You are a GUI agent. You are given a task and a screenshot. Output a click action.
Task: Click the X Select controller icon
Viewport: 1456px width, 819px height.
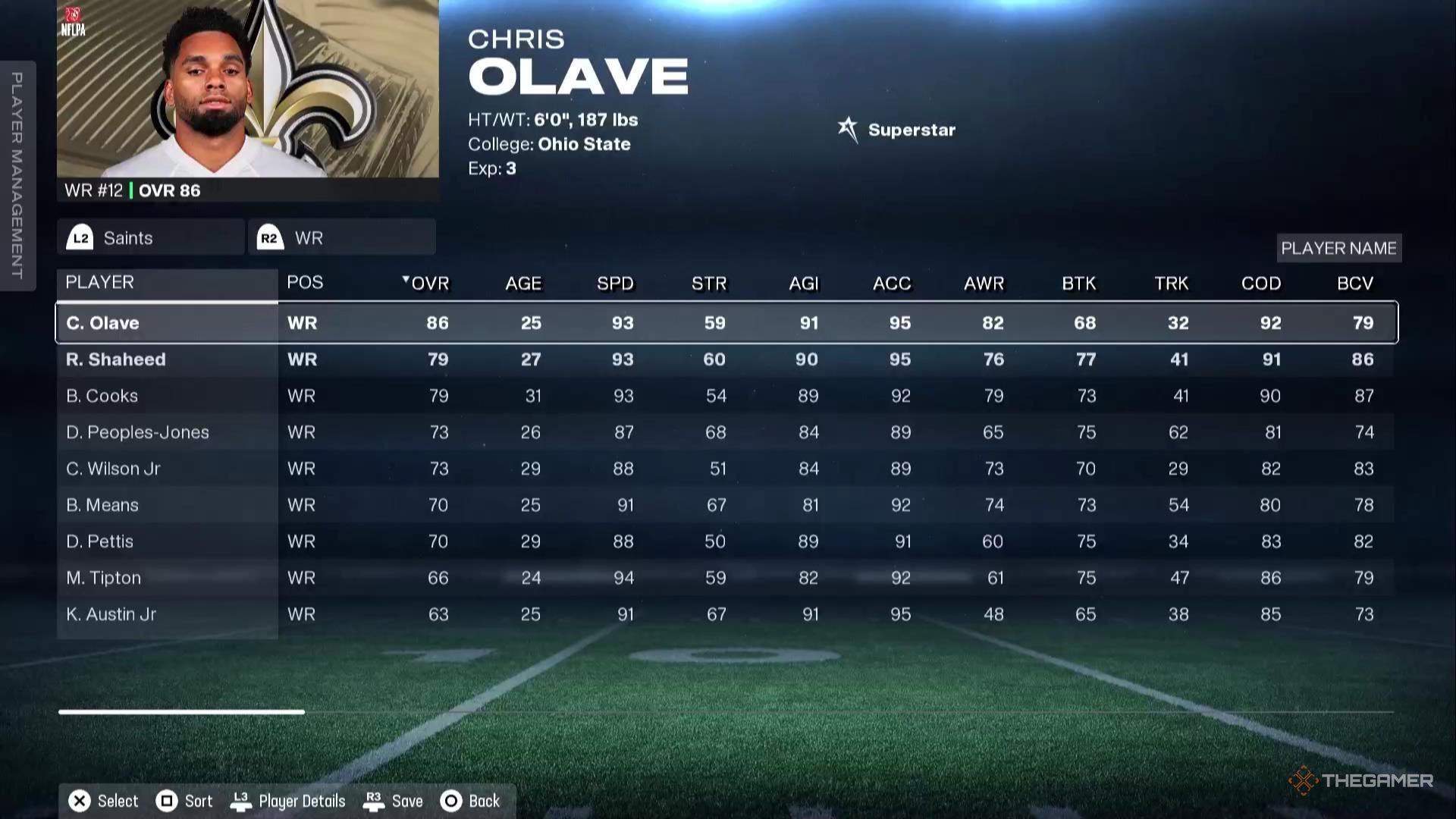pyautogui.click(x=79, y=801)
